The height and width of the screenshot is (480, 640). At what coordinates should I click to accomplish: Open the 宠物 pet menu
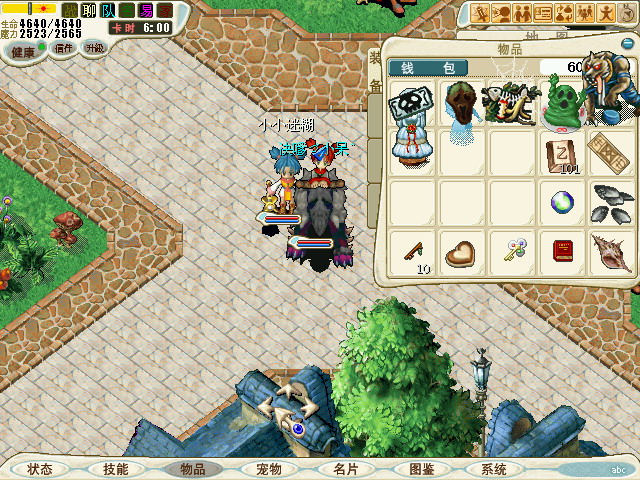pos(268,468)
